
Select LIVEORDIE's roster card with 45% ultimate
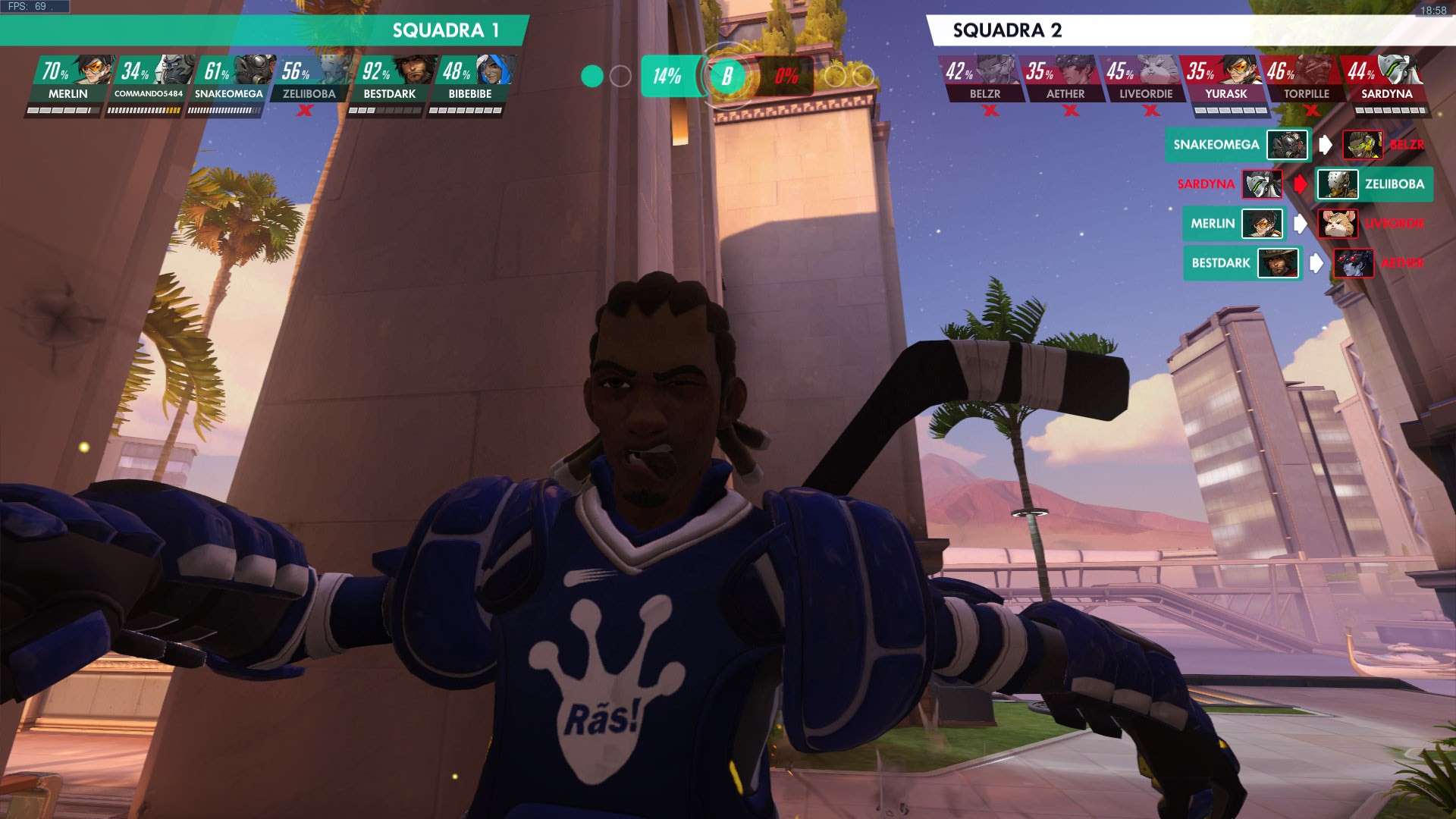(1145, 80)
